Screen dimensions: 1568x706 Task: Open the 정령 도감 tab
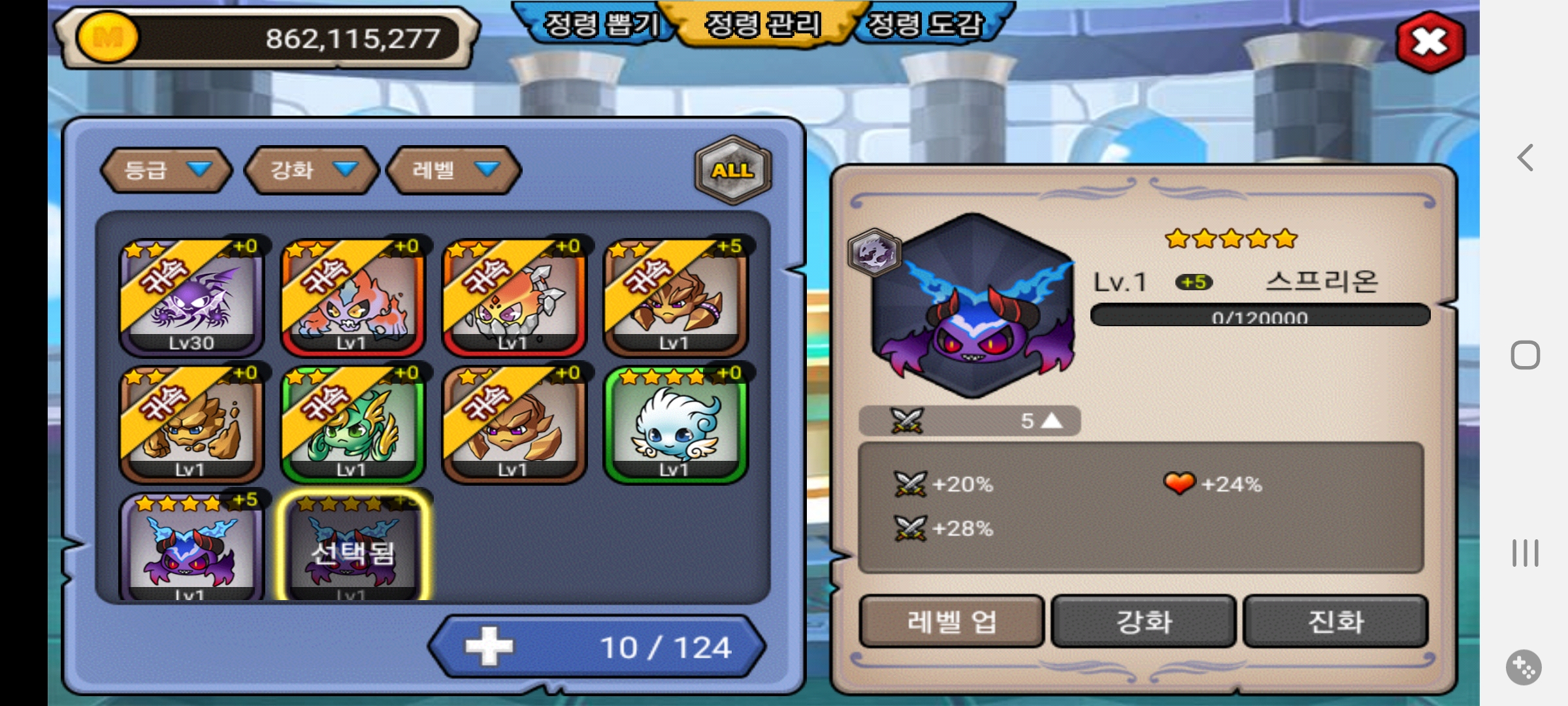click(x=925, y=25)
